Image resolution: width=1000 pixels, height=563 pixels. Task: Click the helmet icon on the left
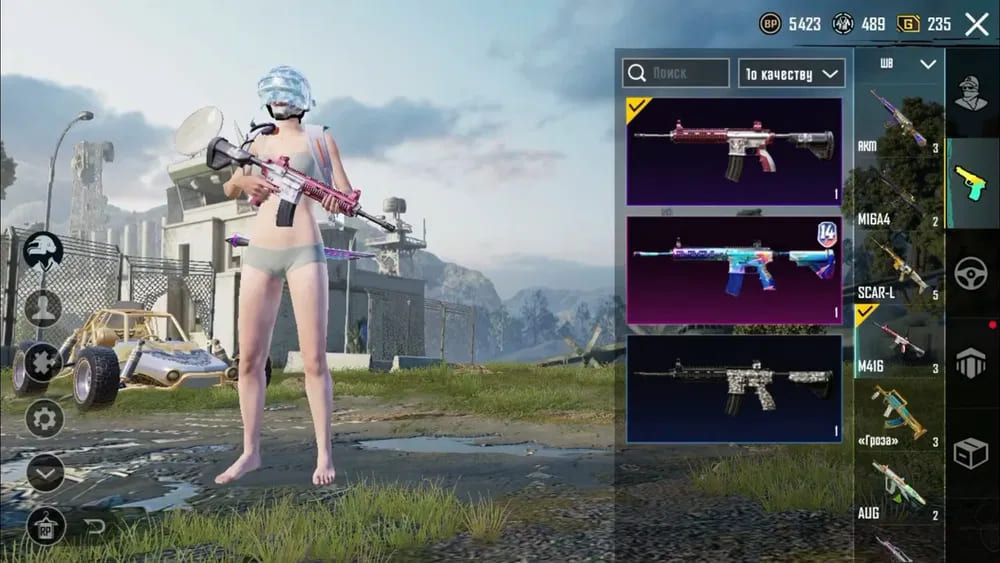(43, 250)
